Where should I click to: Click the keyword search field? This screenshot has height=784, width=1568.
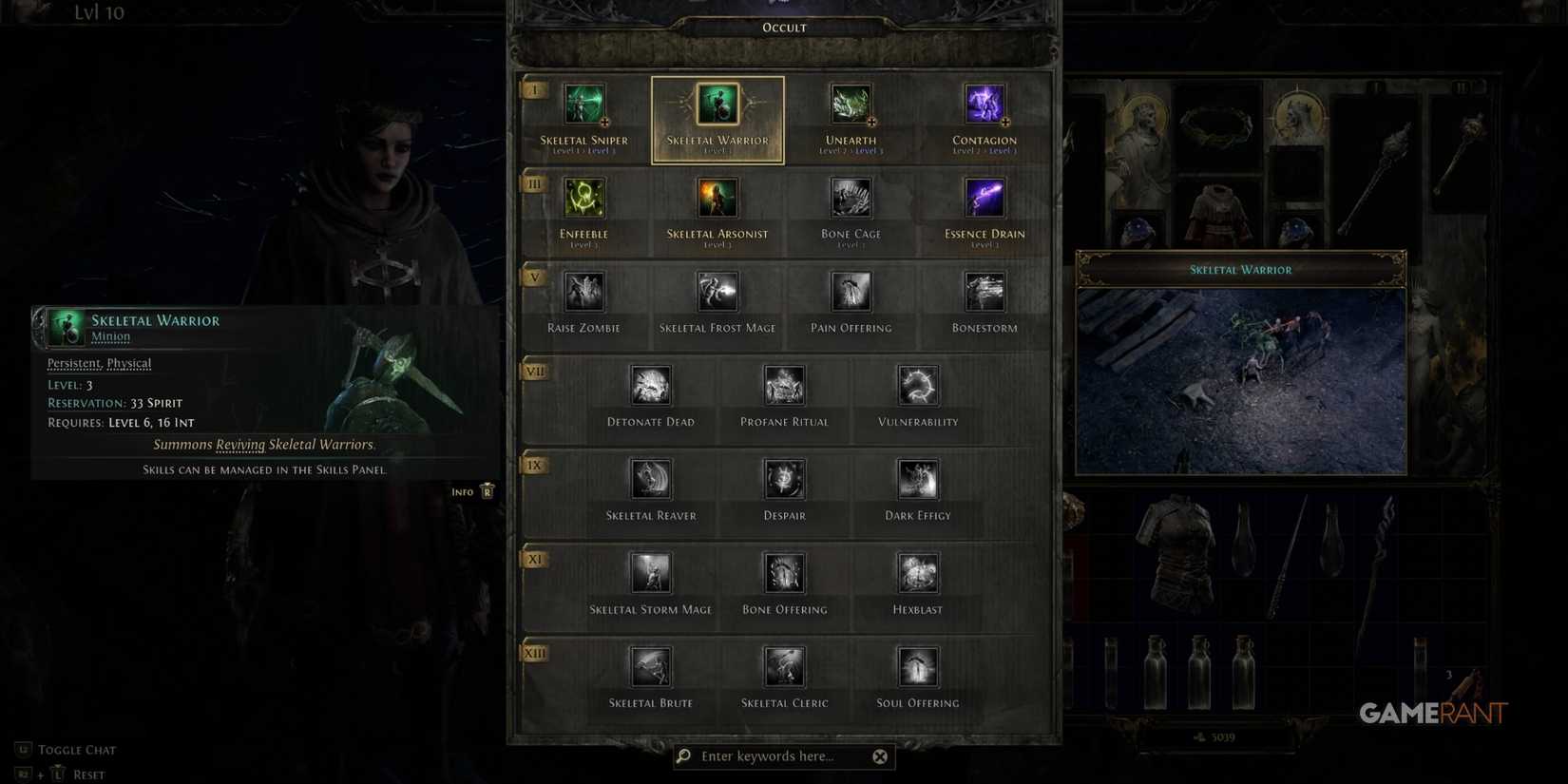(x=779, y=755)
